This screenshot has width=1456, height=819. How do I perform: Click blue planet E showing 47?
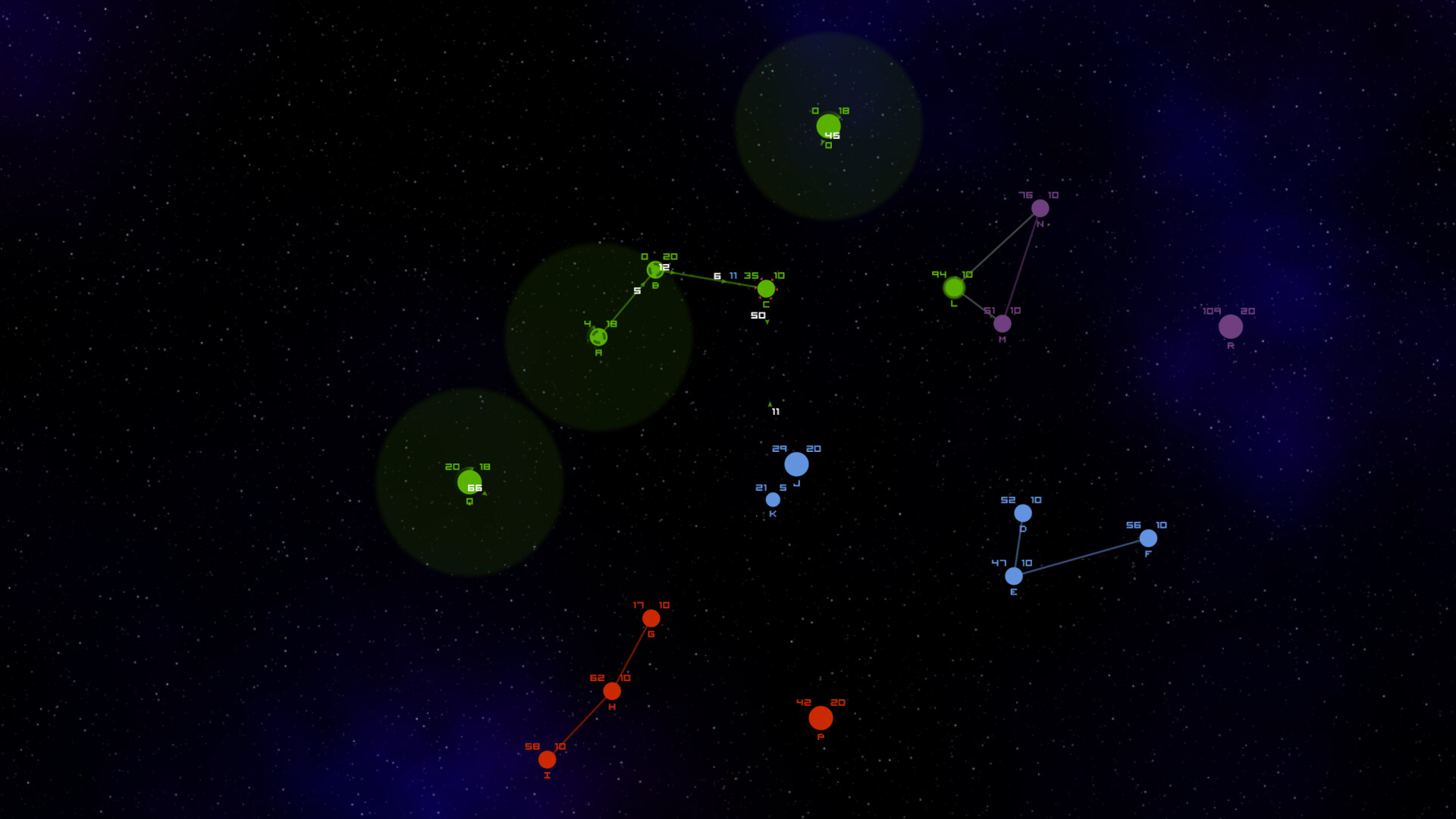tap(1014, 577)
